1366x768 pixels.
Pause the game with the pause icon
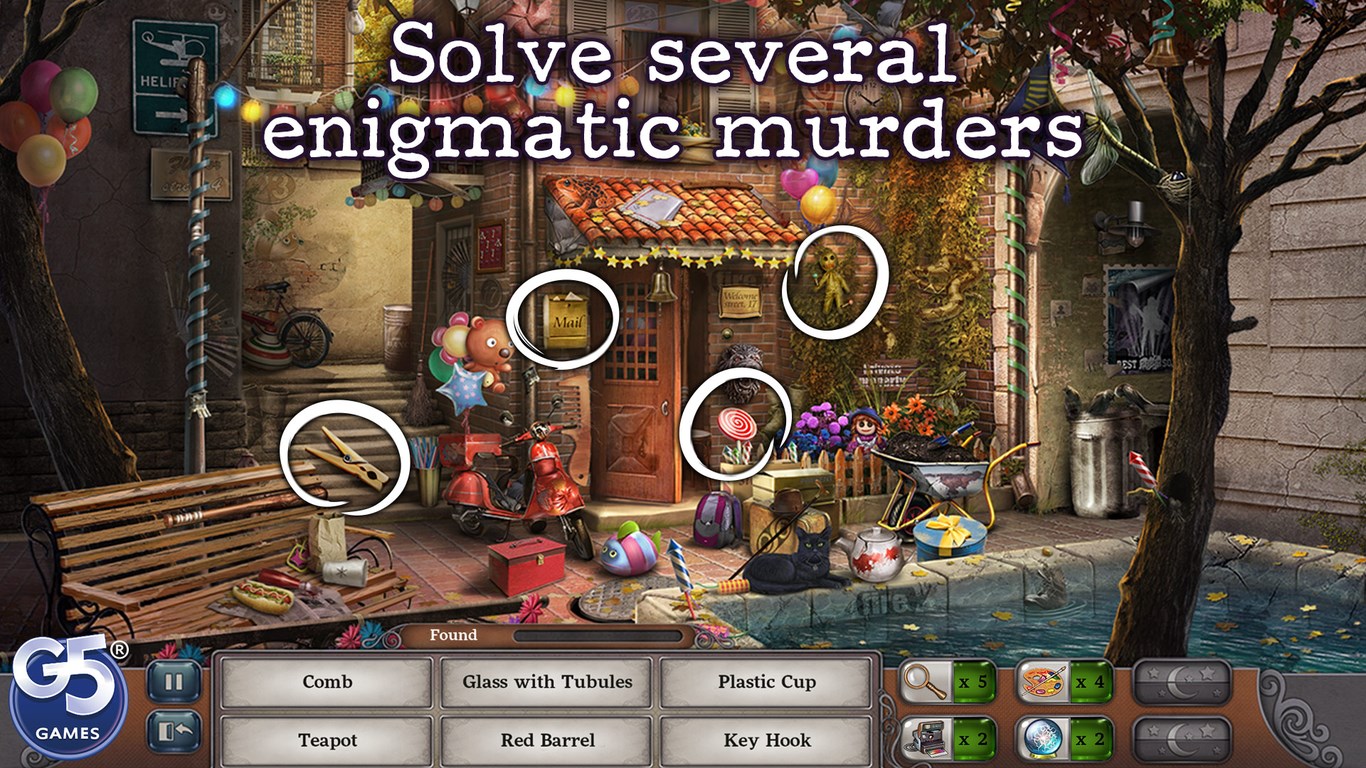[x=172, y=680]
